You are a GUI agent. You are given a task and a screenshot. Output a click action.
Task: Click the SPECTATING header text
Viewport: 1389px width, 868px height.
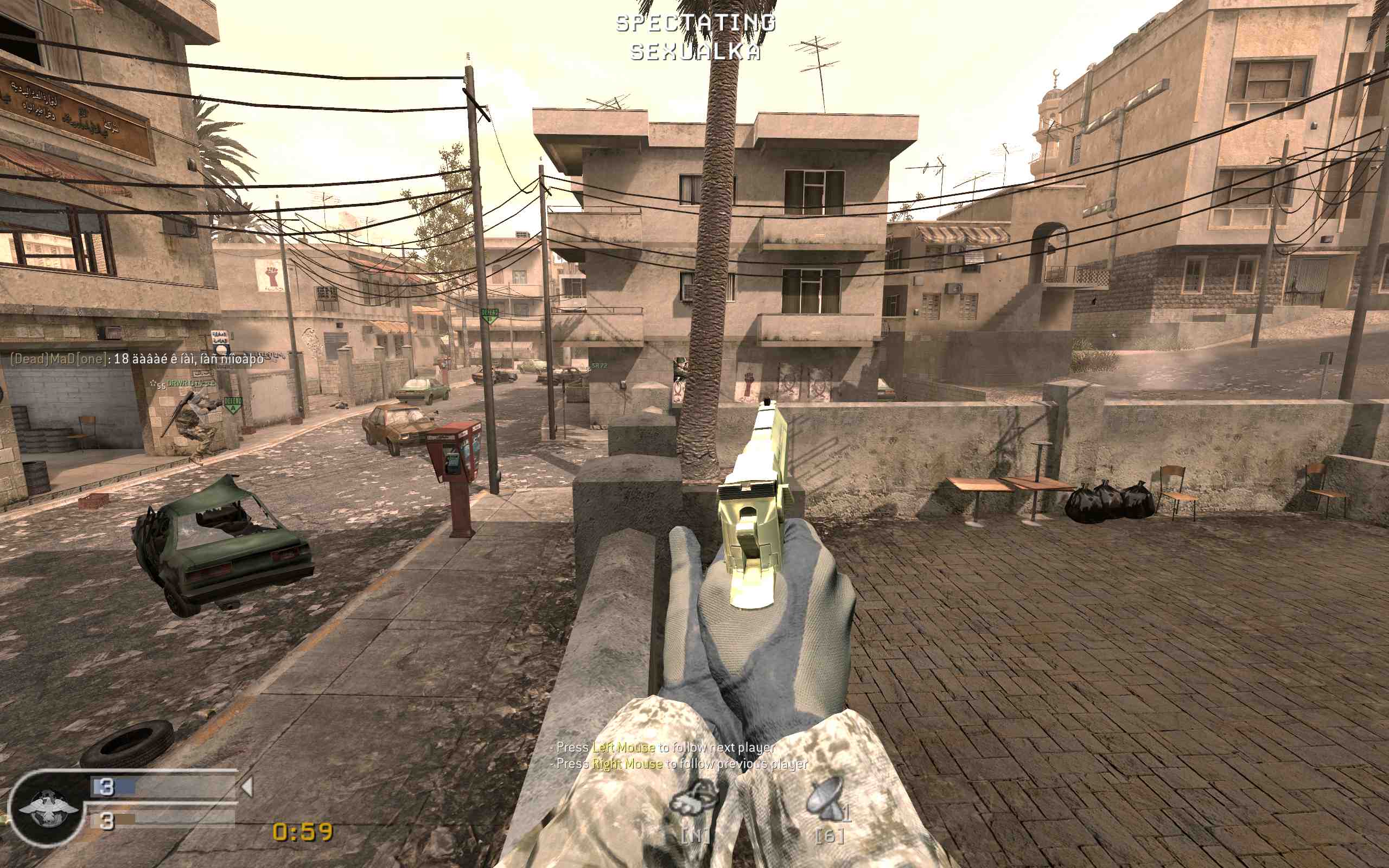[x=696, y=23]
